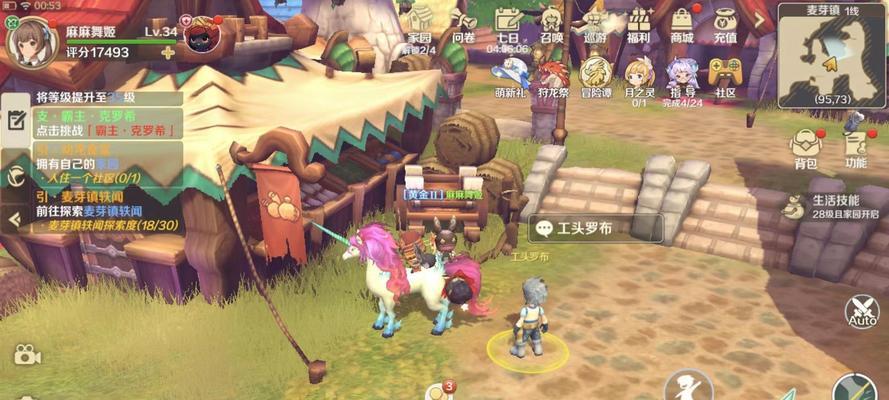This screenshot has height=400, width=889.
Task: Open the camera icon
Action: [27, 354]
